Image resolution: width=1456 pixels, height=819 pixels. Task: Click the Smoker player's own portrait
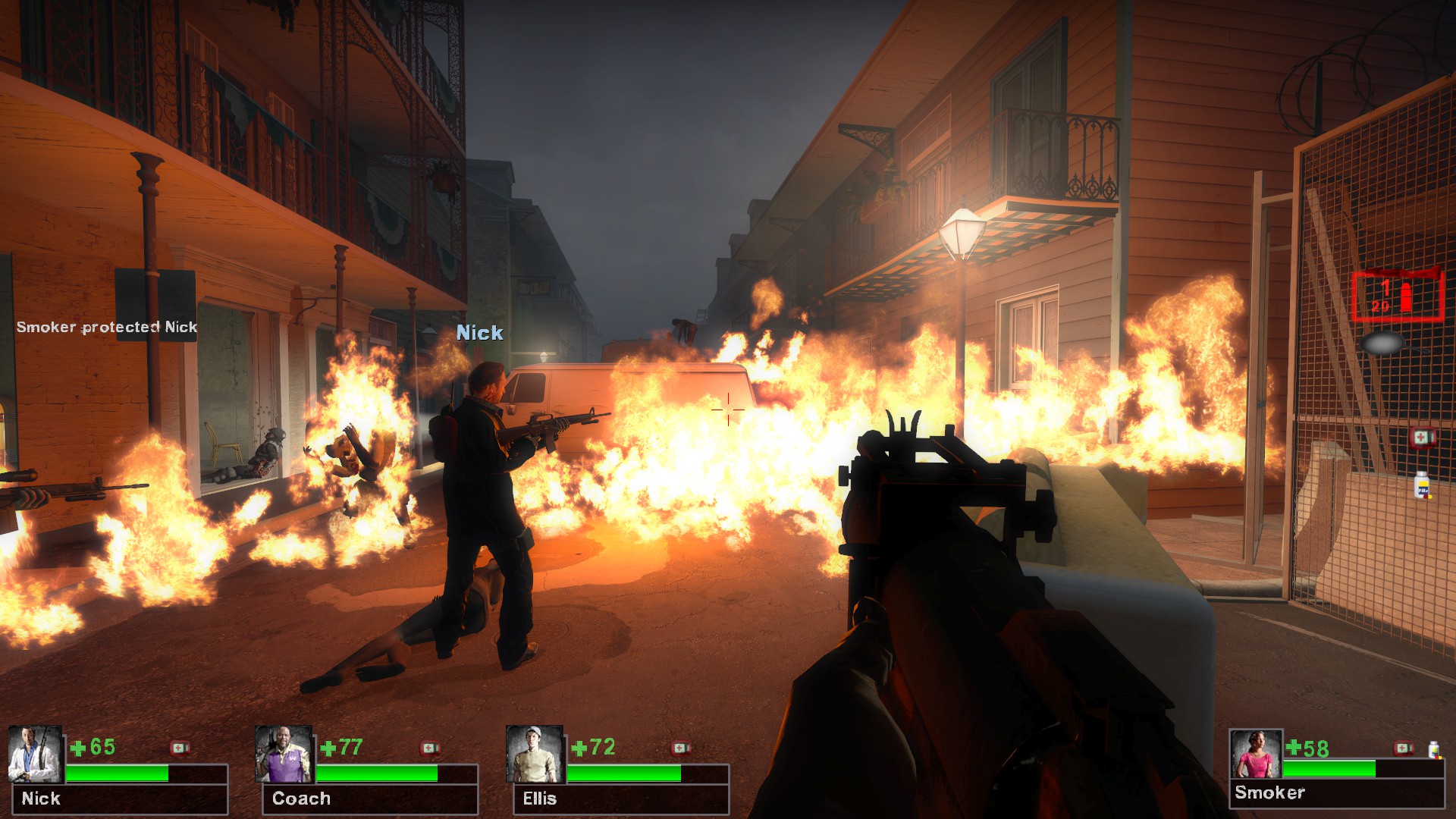1256,755
